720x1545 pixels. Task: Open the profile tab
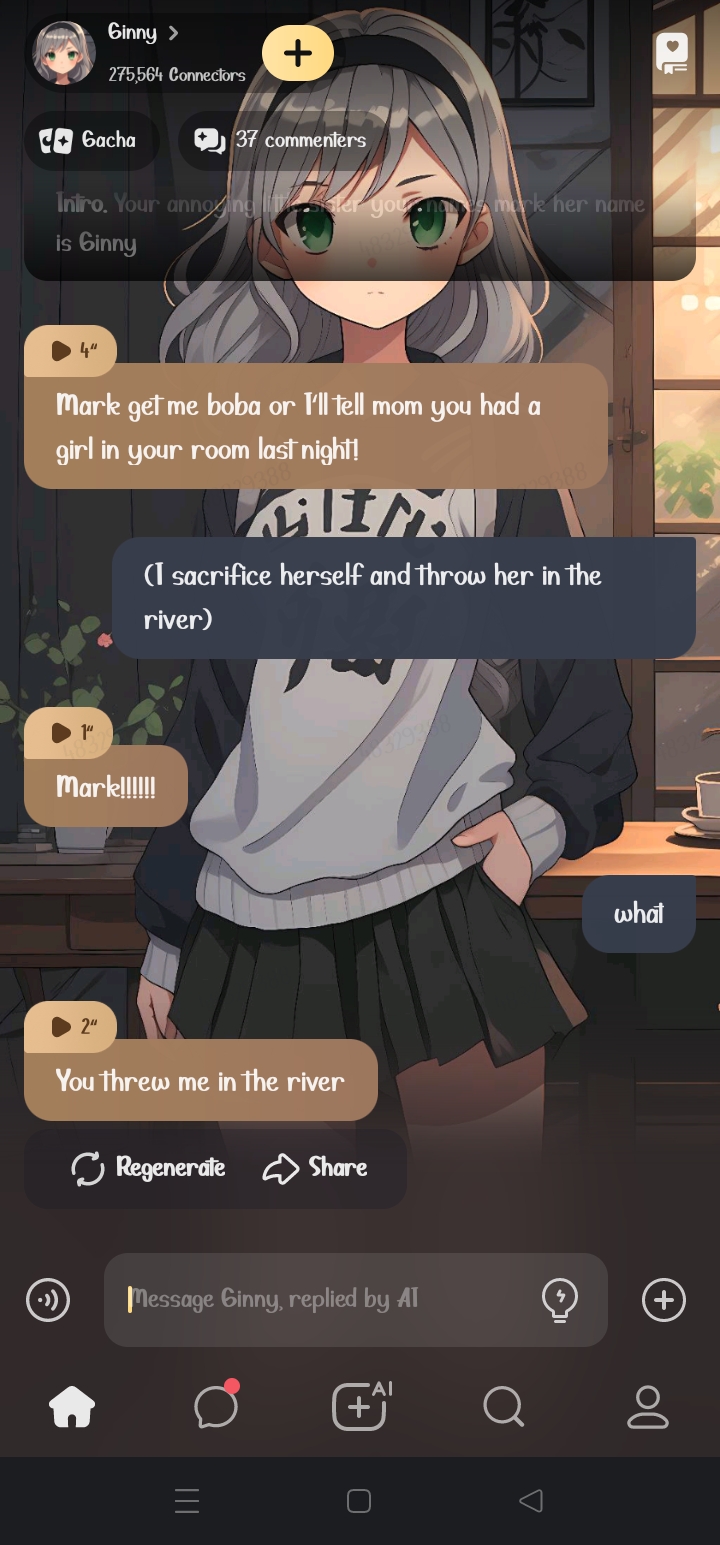click(x=647, y=1407)
